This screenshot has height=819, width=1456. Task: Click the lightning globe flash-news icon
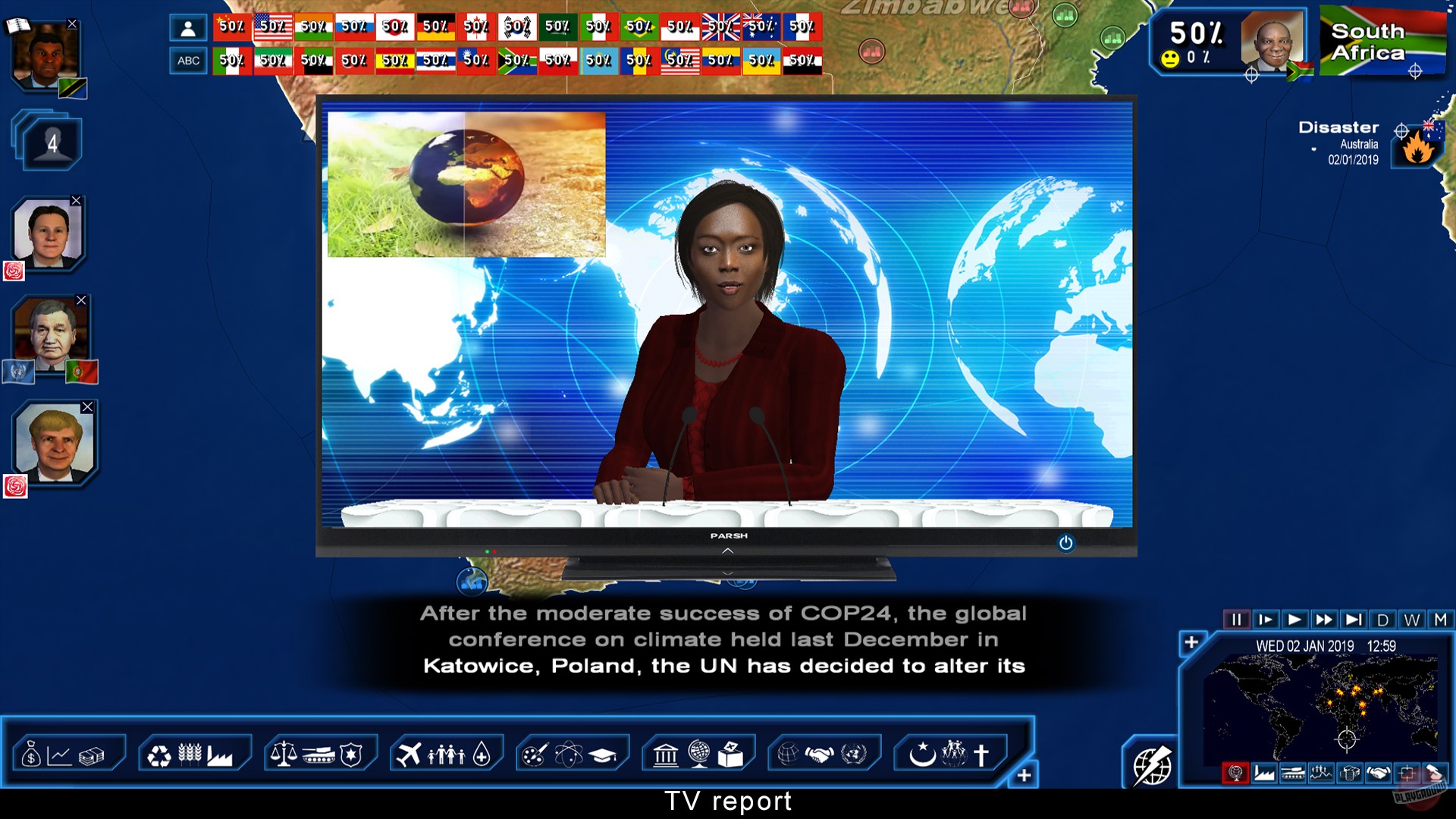(1150, 766)
